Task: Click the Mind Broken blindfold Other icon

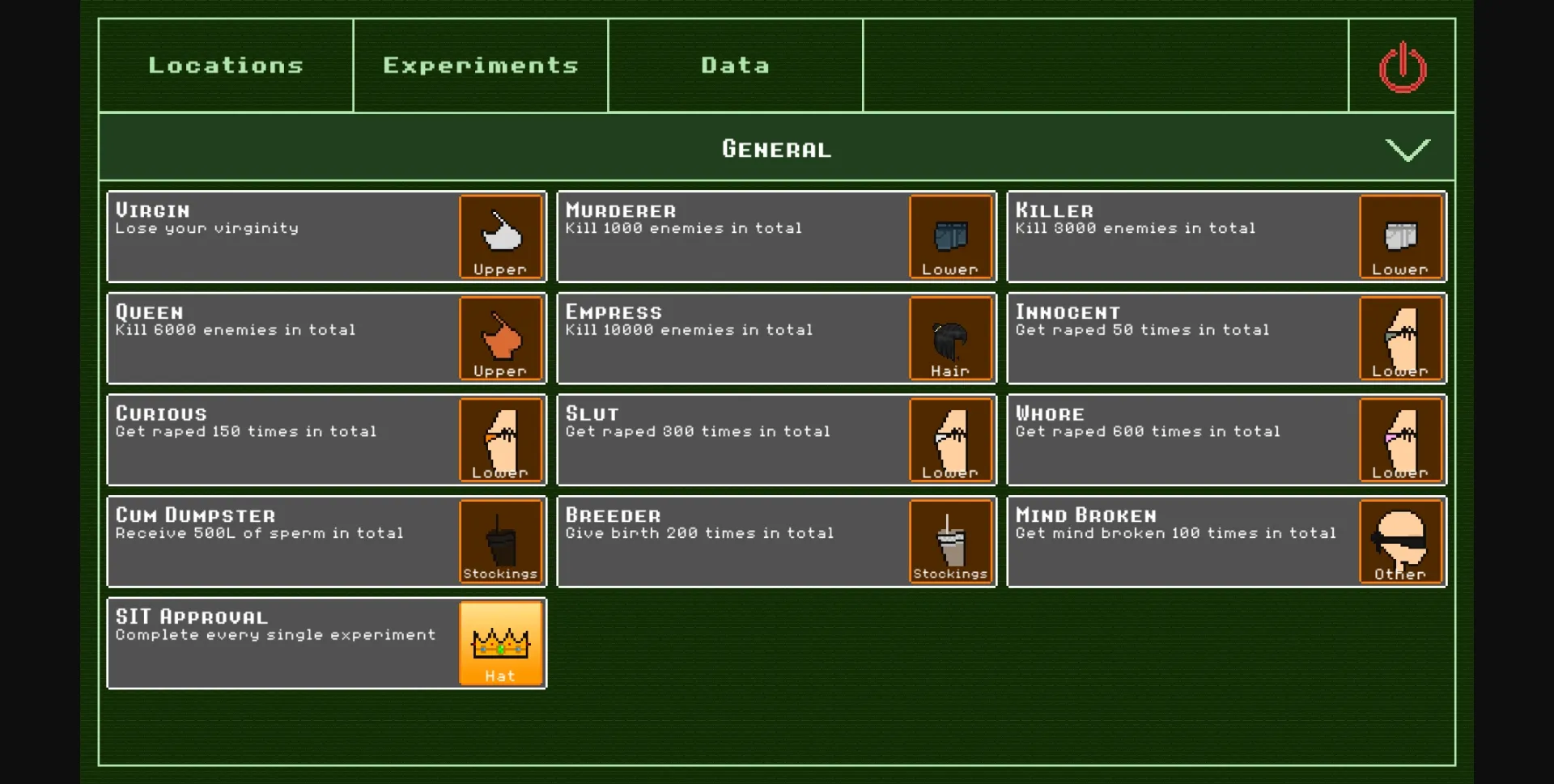Action: coord(1401,541)
